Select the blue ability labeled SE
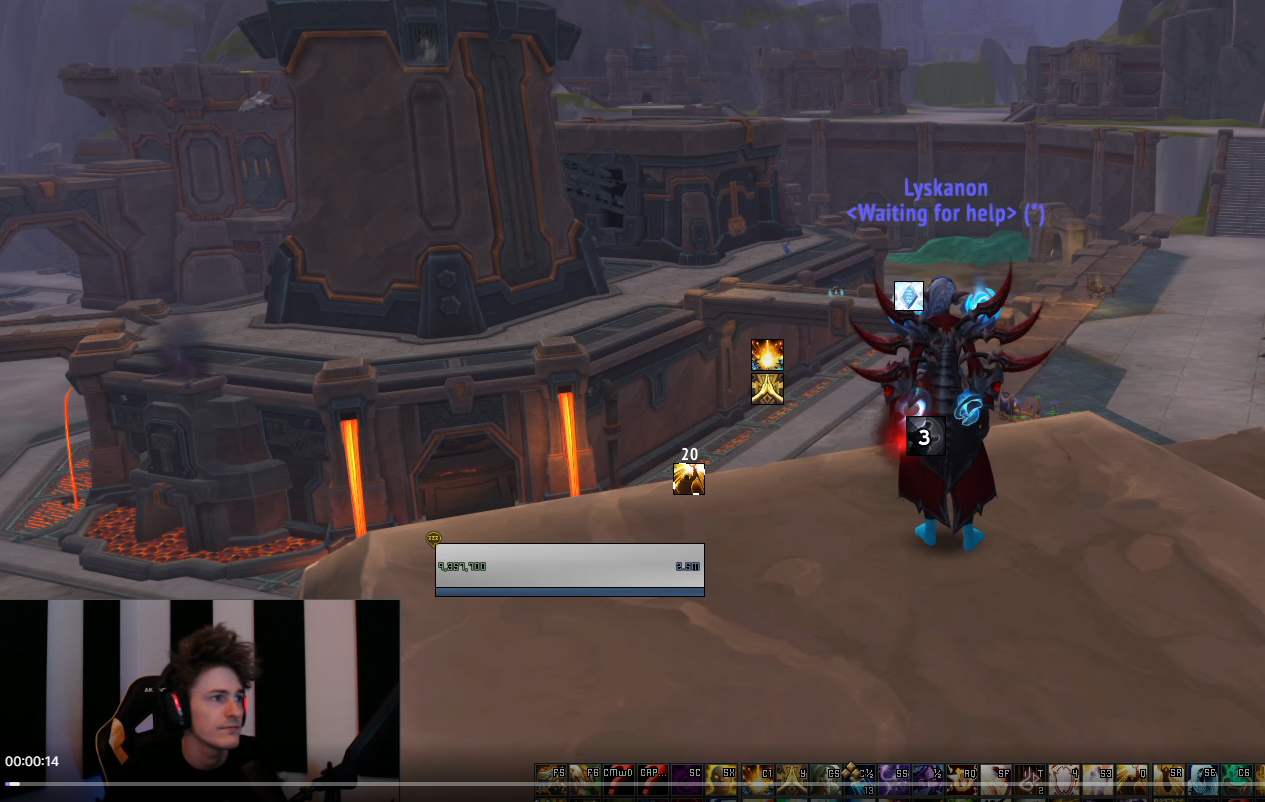This screenshot has width=1265, height=802. click(x=1200, y=779)
